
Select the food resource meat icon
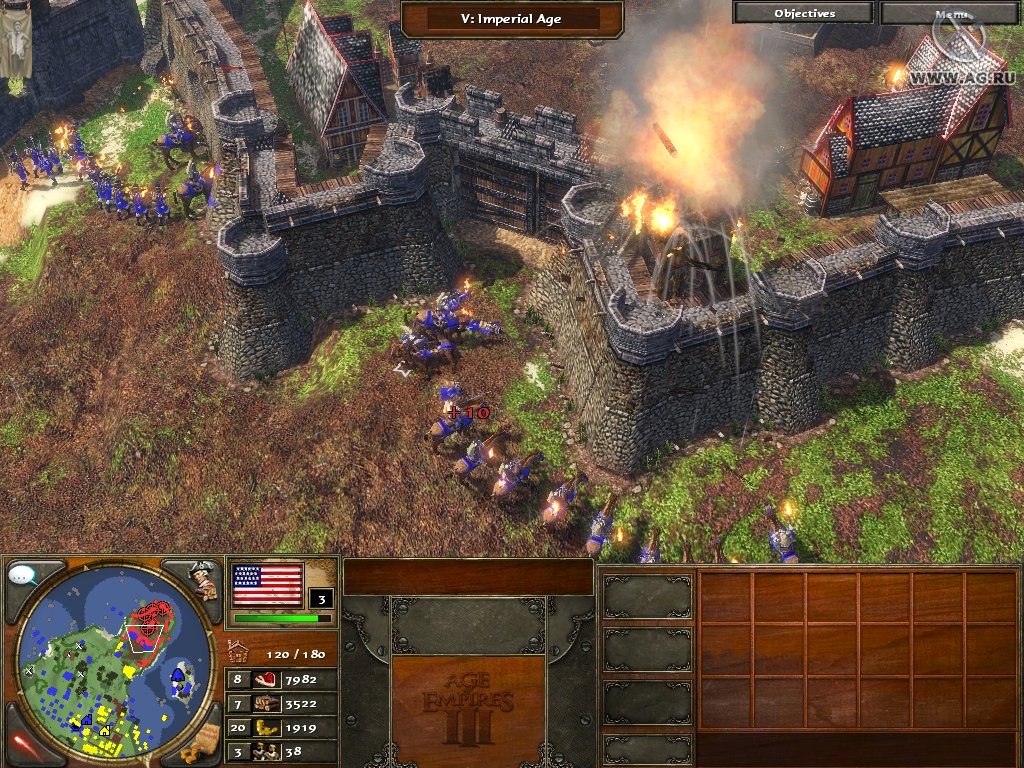coord(264,680)
